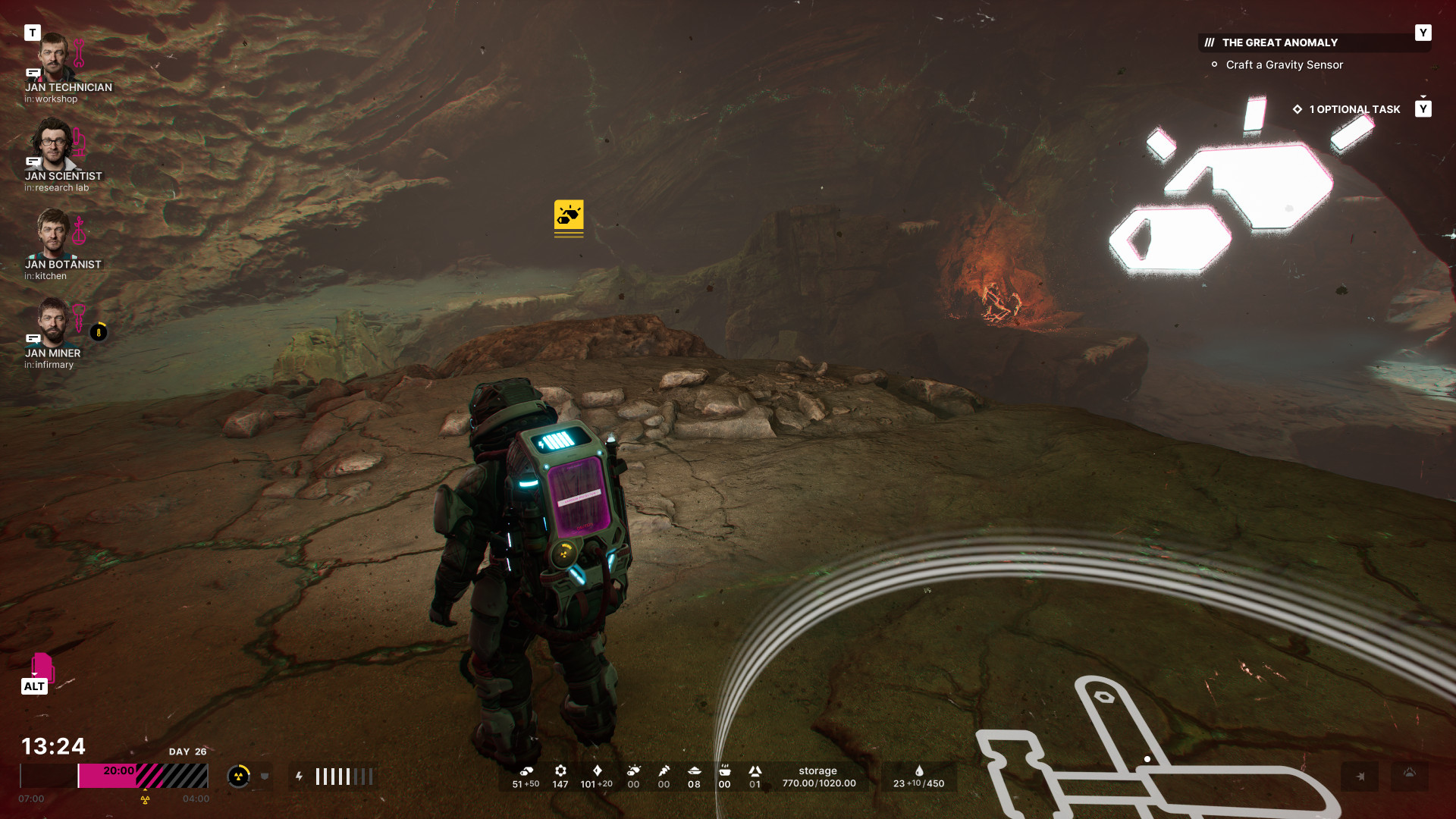Click the day schedule time bar

(114, 776)
